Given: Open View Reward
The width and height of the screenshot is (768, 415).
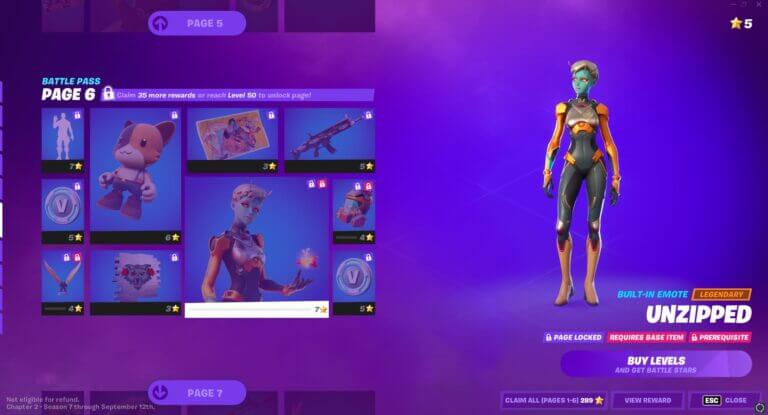Looking at the screenshot, I should [x=648, y=400].
